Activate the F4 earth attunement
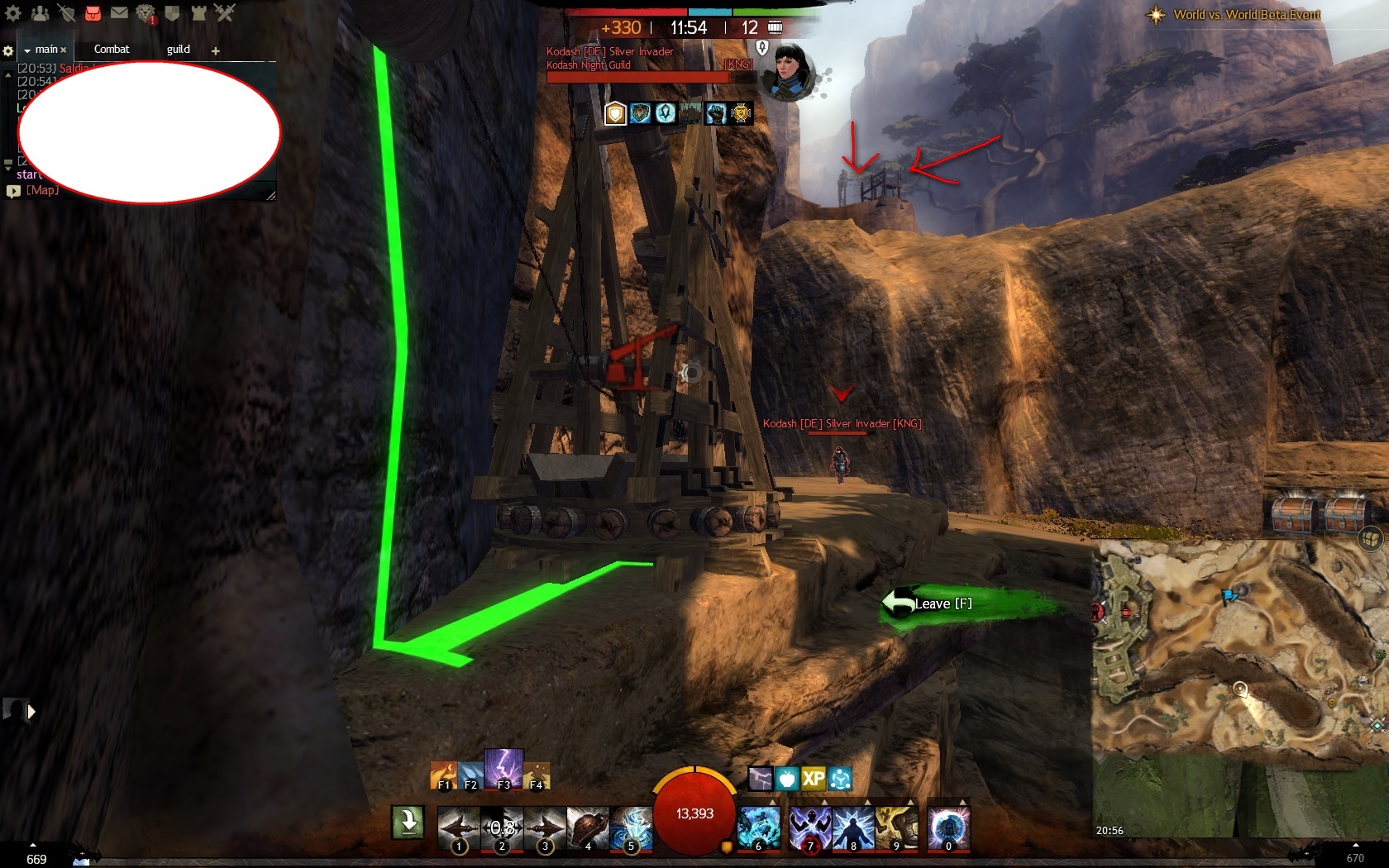The width and height of the screenshot is (1389, 868). (537, 775)
